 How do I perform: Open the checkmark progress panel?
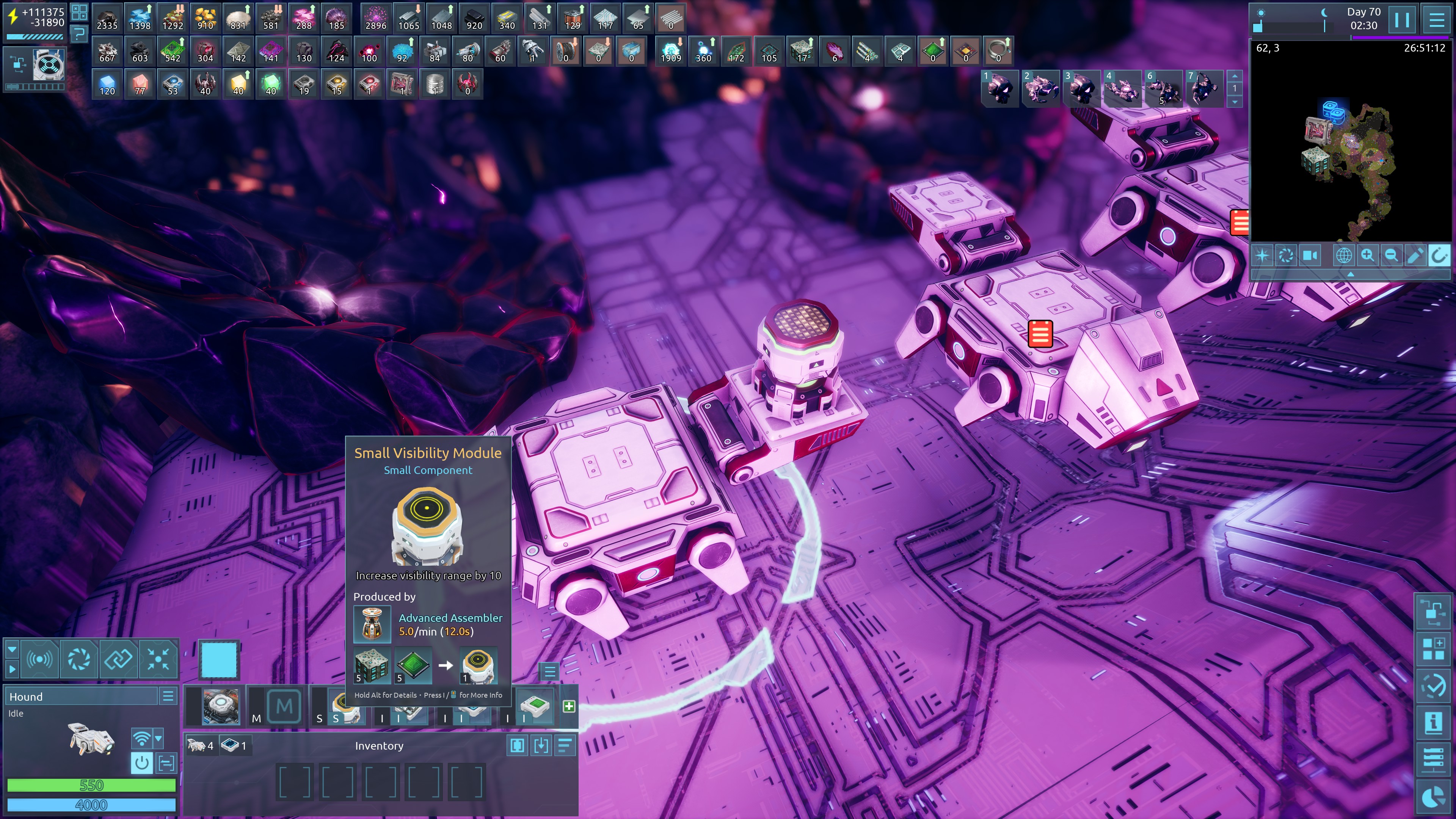(1433, 686)
